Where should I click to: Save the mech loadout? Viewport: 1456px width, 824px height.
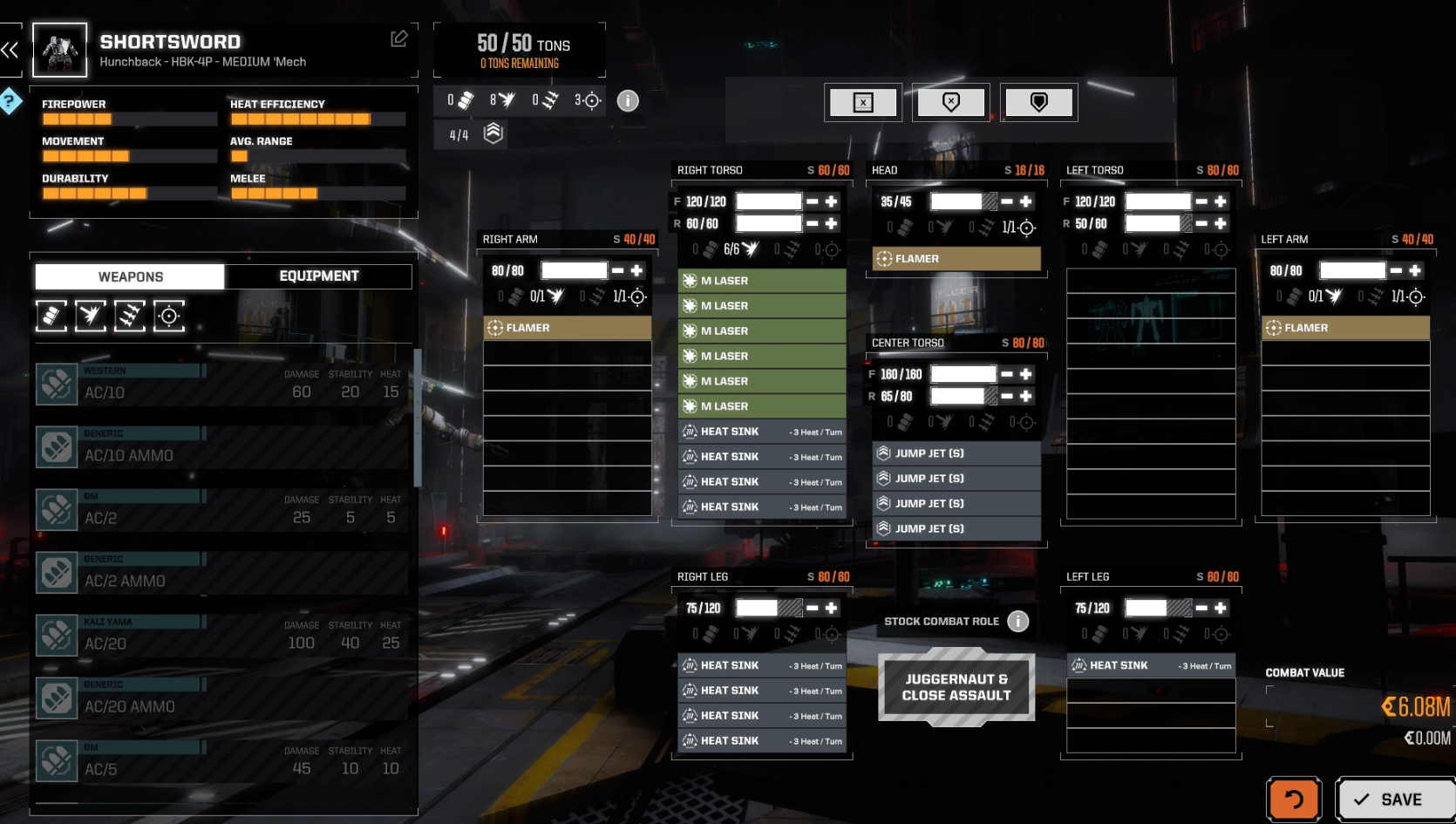click(x=1394, y=799)
